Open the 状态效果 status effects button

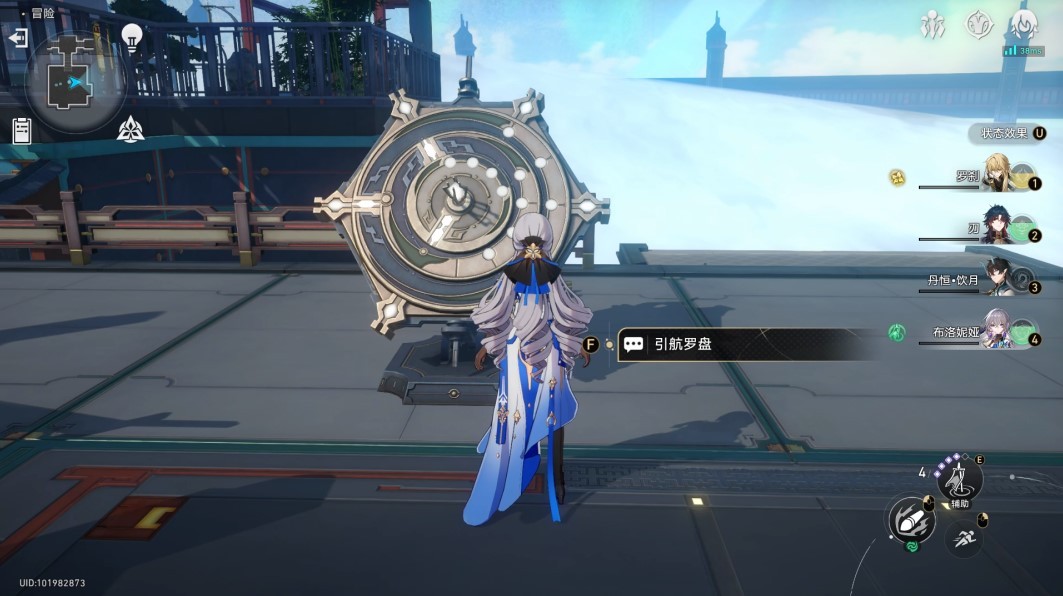tap(1008, 133)
